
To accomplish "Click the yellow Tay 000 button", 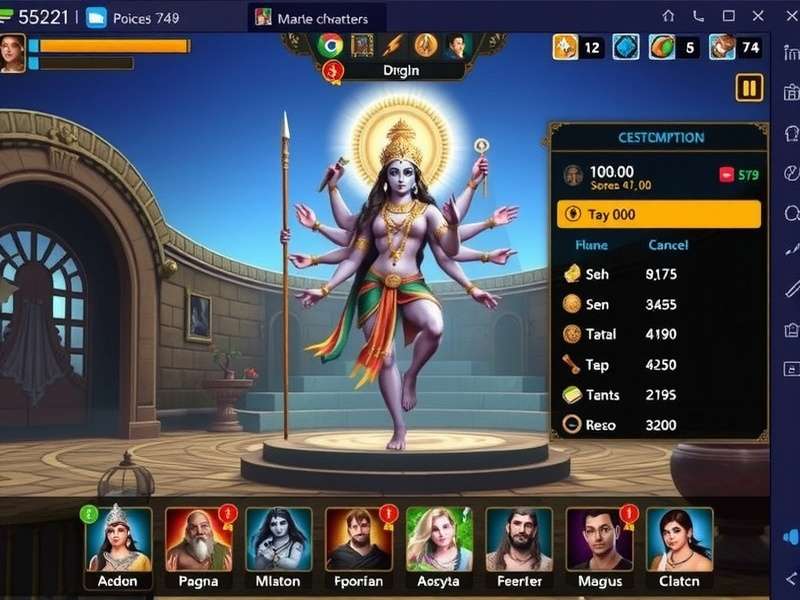I will click(658, 214).
